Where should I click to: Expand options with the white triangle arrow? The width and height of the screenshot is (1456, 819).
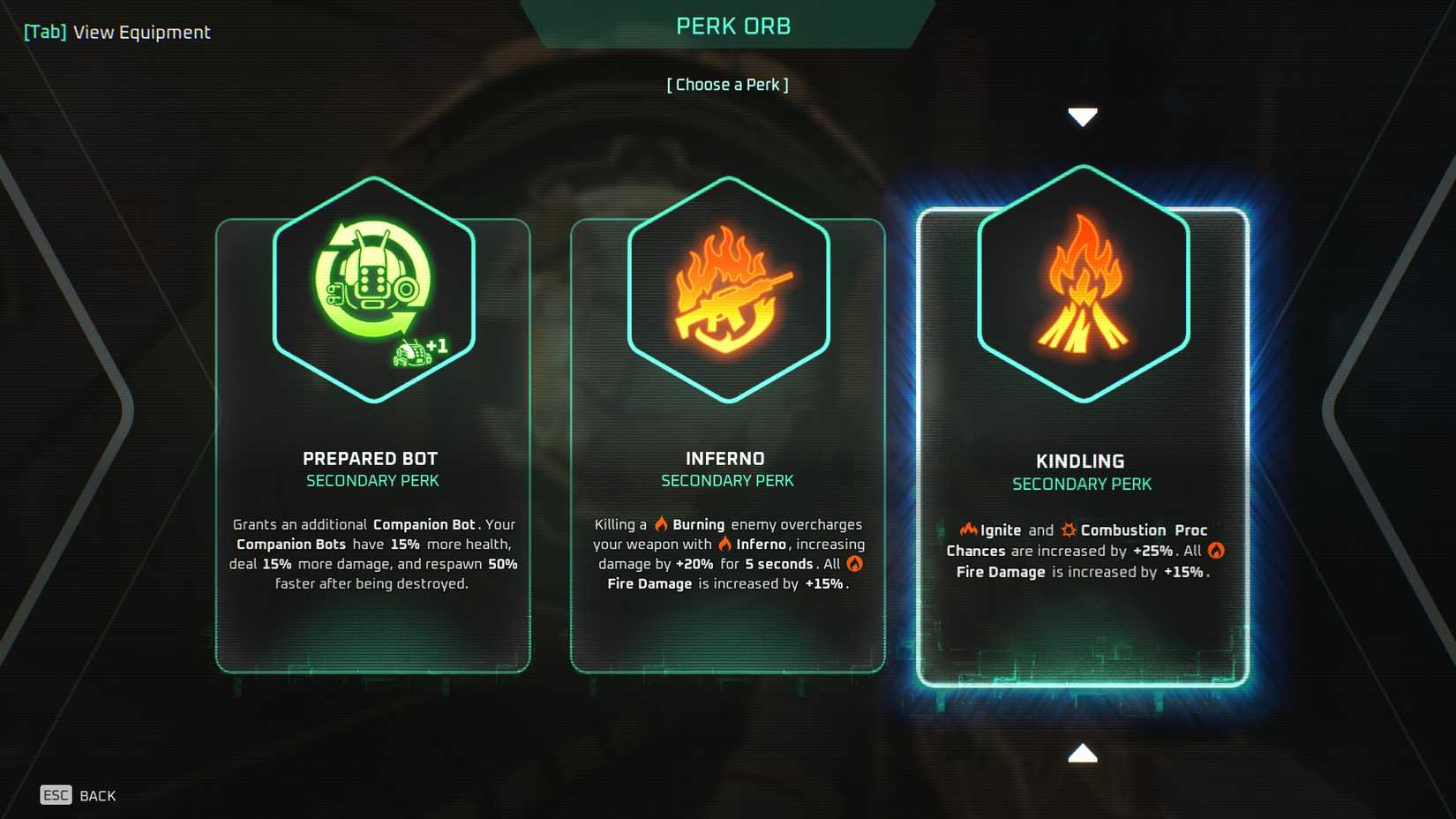pos(1083,115)
